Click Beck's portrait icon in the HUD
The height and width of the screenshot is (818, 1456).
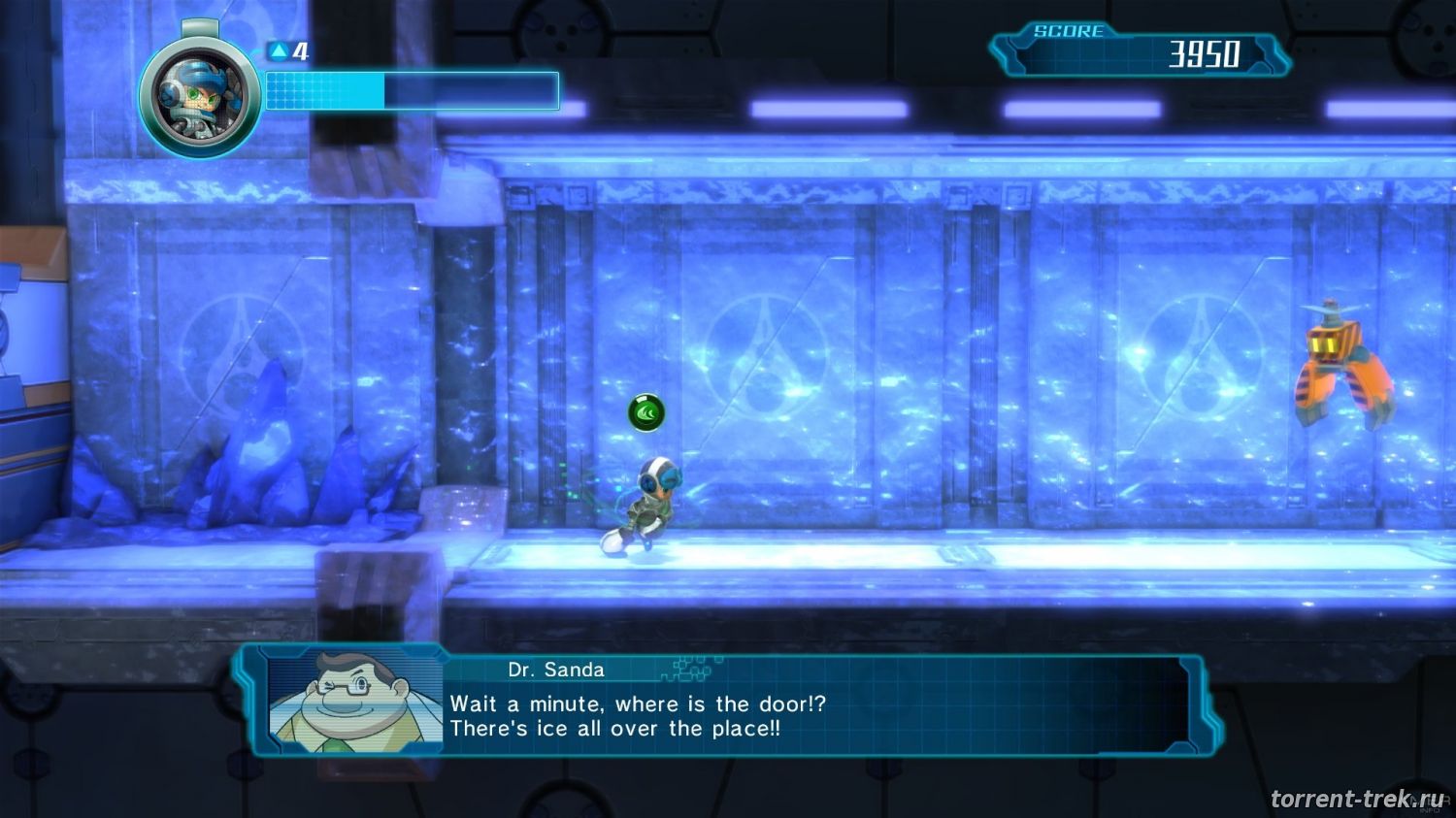point(199,96)
